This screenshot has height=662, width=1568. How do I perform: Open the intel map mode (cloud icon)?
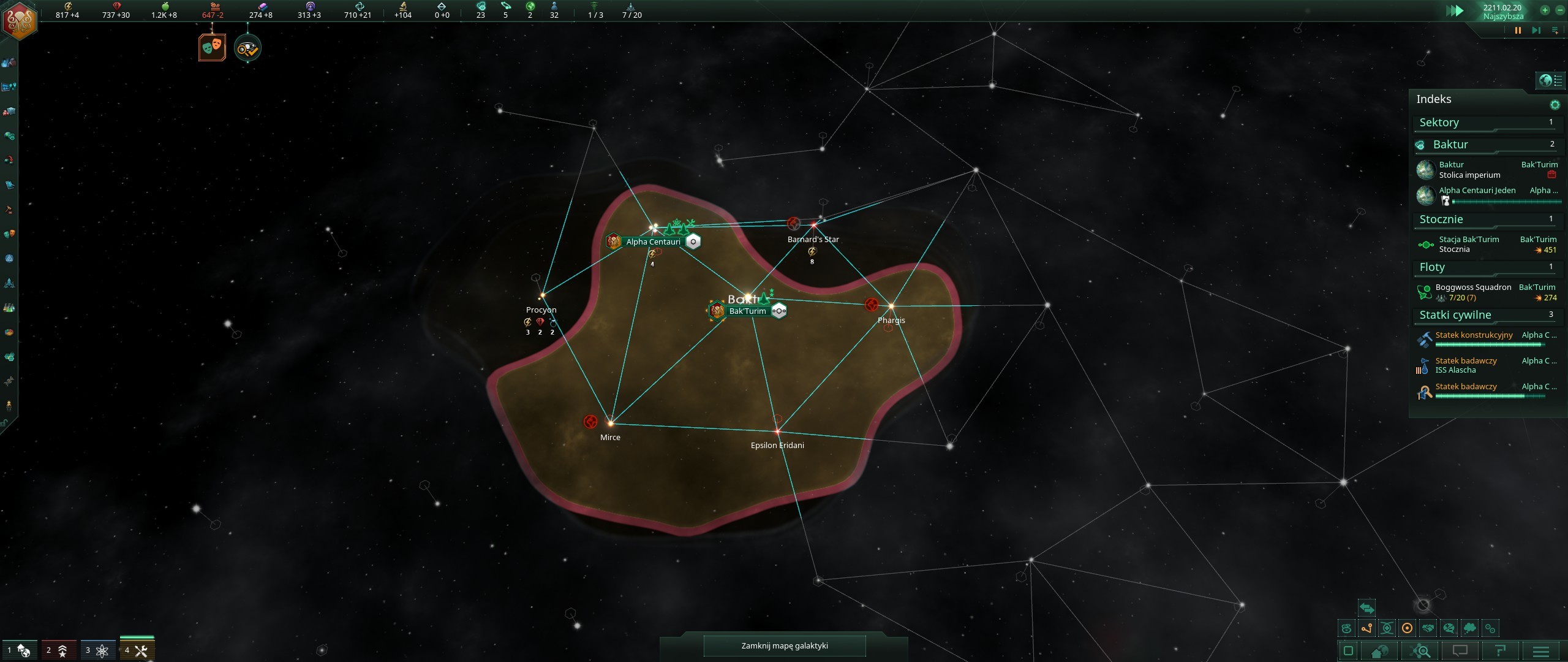tap(1469, 628)
